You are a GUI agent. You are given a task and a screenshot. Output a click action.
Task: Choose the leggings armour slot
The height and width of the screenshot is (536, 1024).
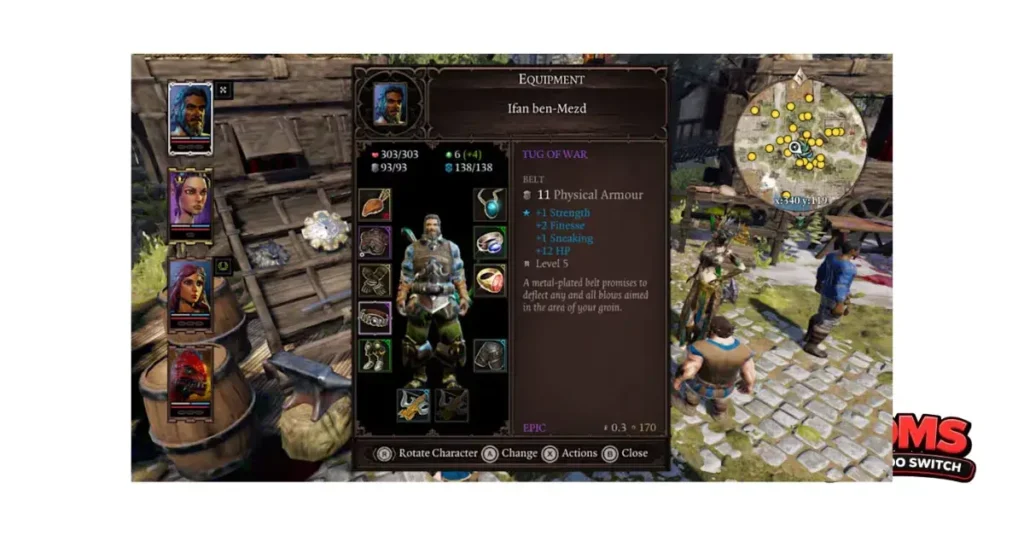(x=489, y=354)
